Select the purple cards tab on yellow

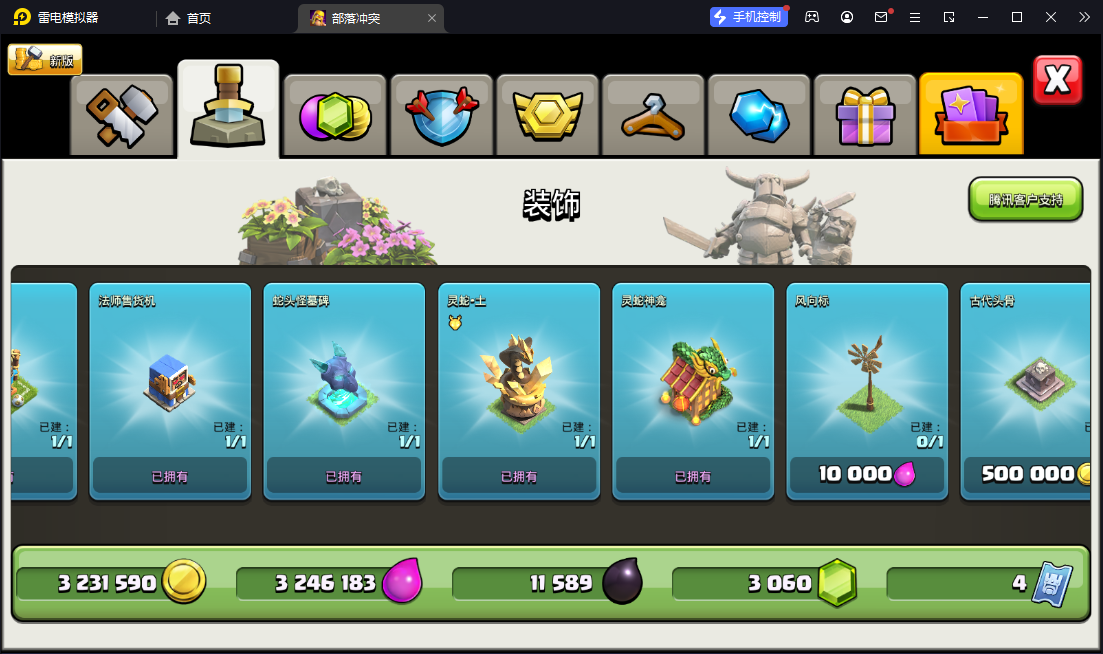tap(971, 114)
